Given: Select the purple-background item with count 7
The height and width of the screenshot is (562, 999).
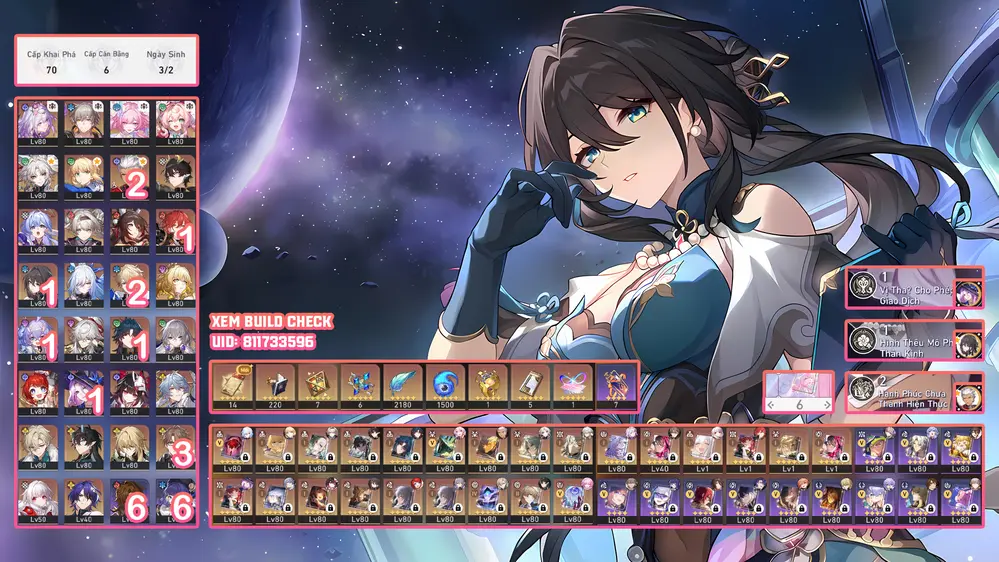Looking at the screenshot, I should coord(616,387).
